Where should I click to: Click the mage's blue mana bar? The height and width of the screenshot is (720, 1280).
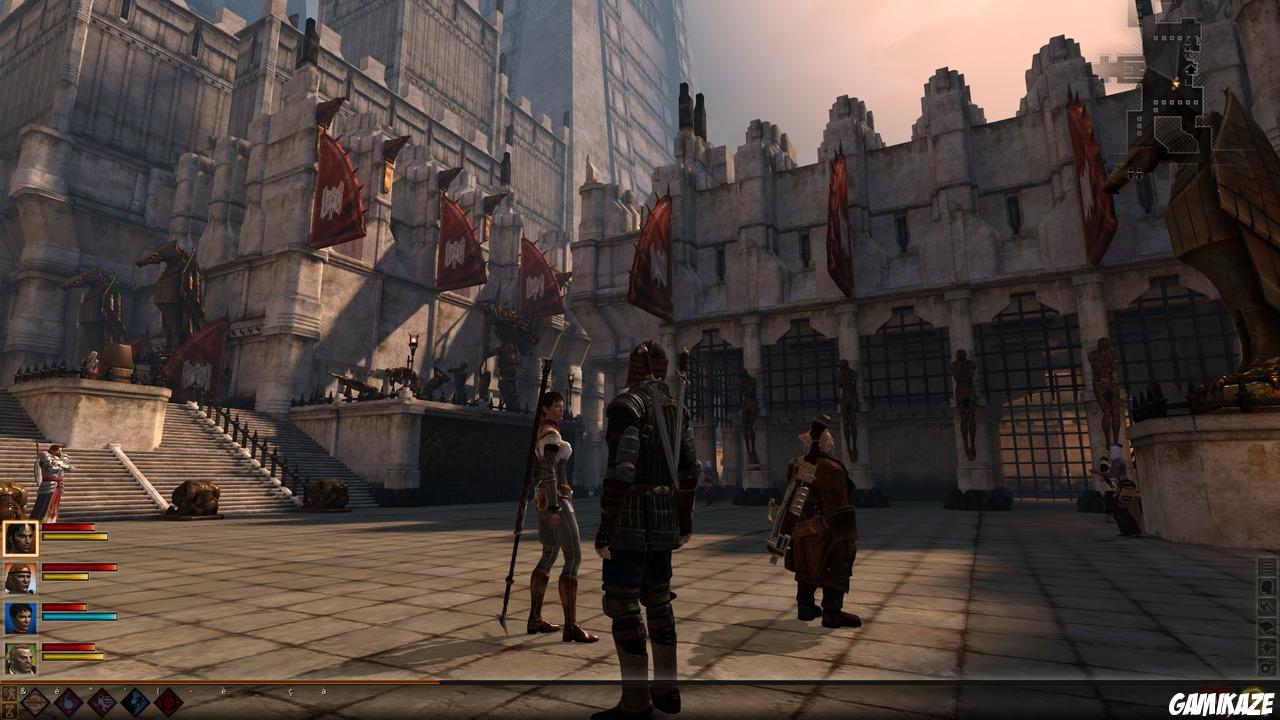78,618
